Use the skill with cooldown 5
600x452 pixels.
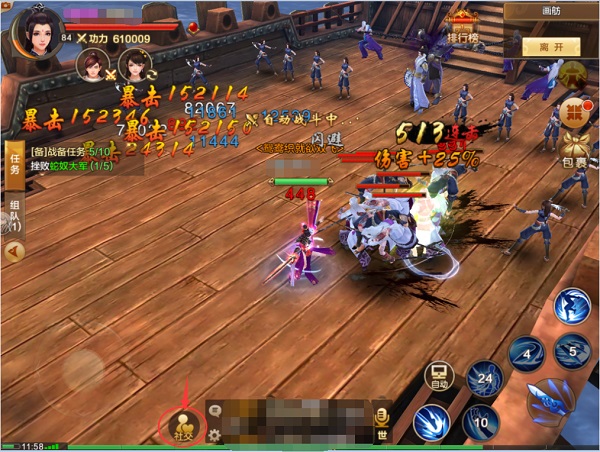(573, 351)
